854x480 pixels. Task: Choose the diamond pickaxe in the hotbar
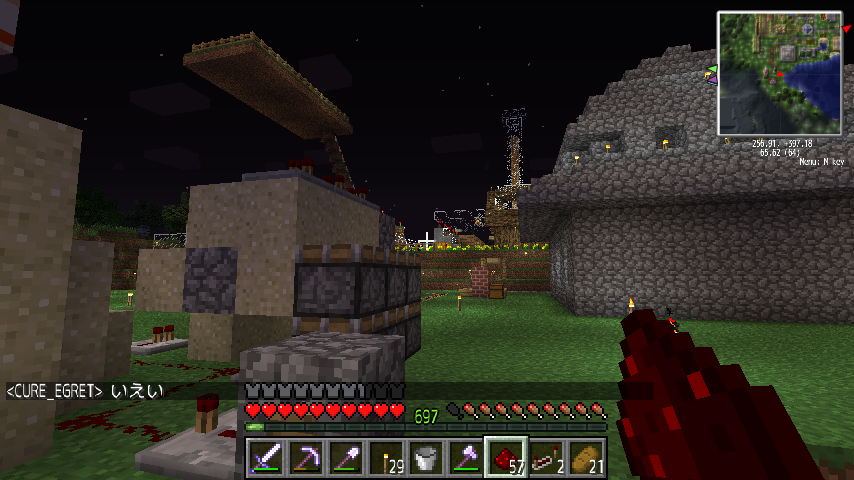click(x=305, y=458)
